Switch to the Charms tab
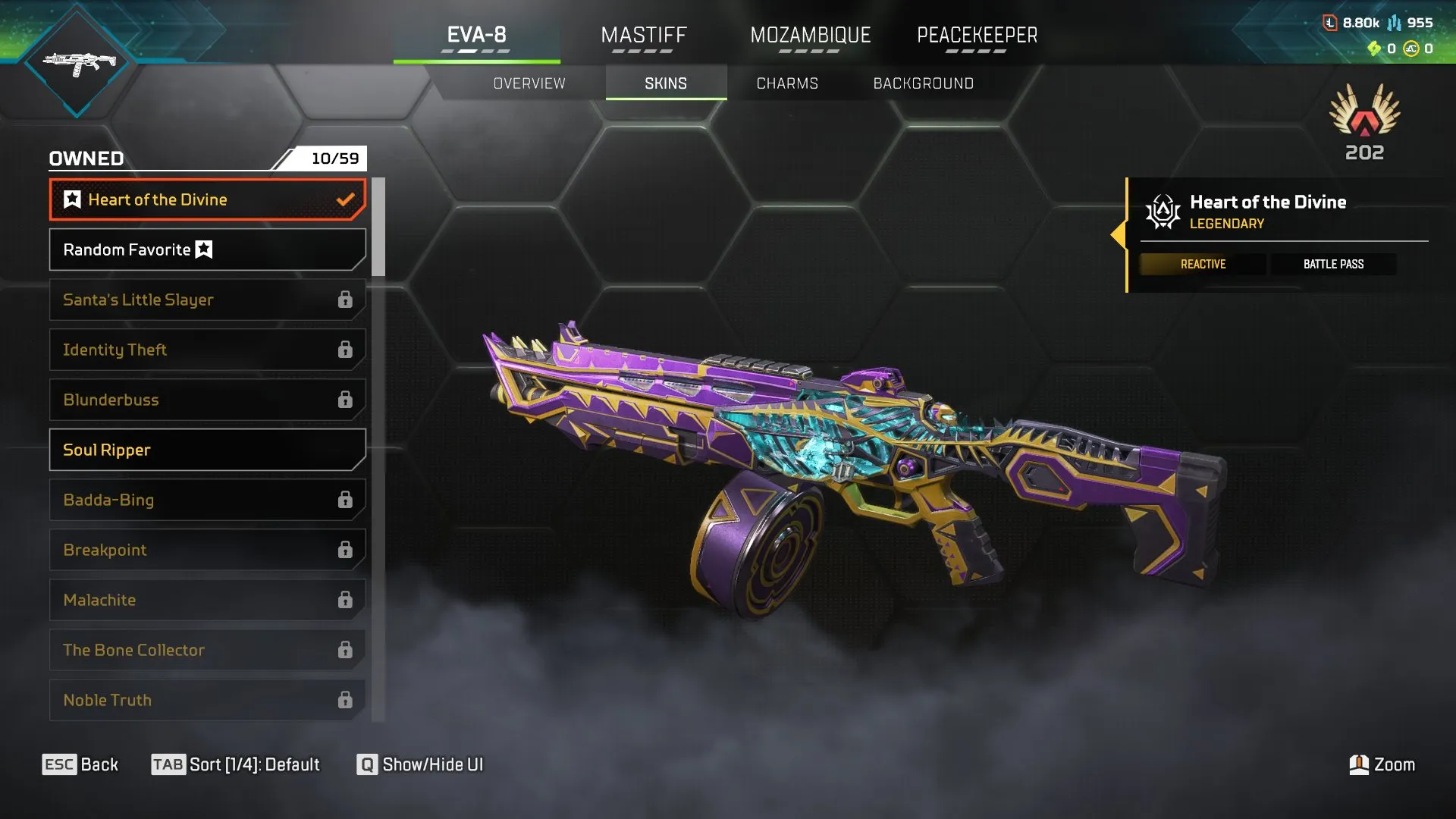The image size is (1456, 819). (786, 83)
